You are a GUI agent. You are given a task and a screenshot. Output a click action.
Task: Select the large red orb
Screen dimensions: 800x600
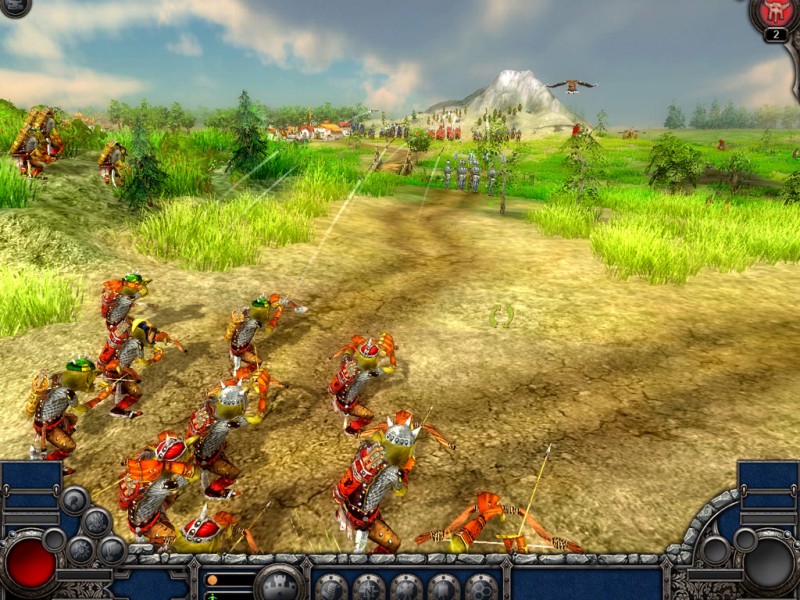[30, 564]
